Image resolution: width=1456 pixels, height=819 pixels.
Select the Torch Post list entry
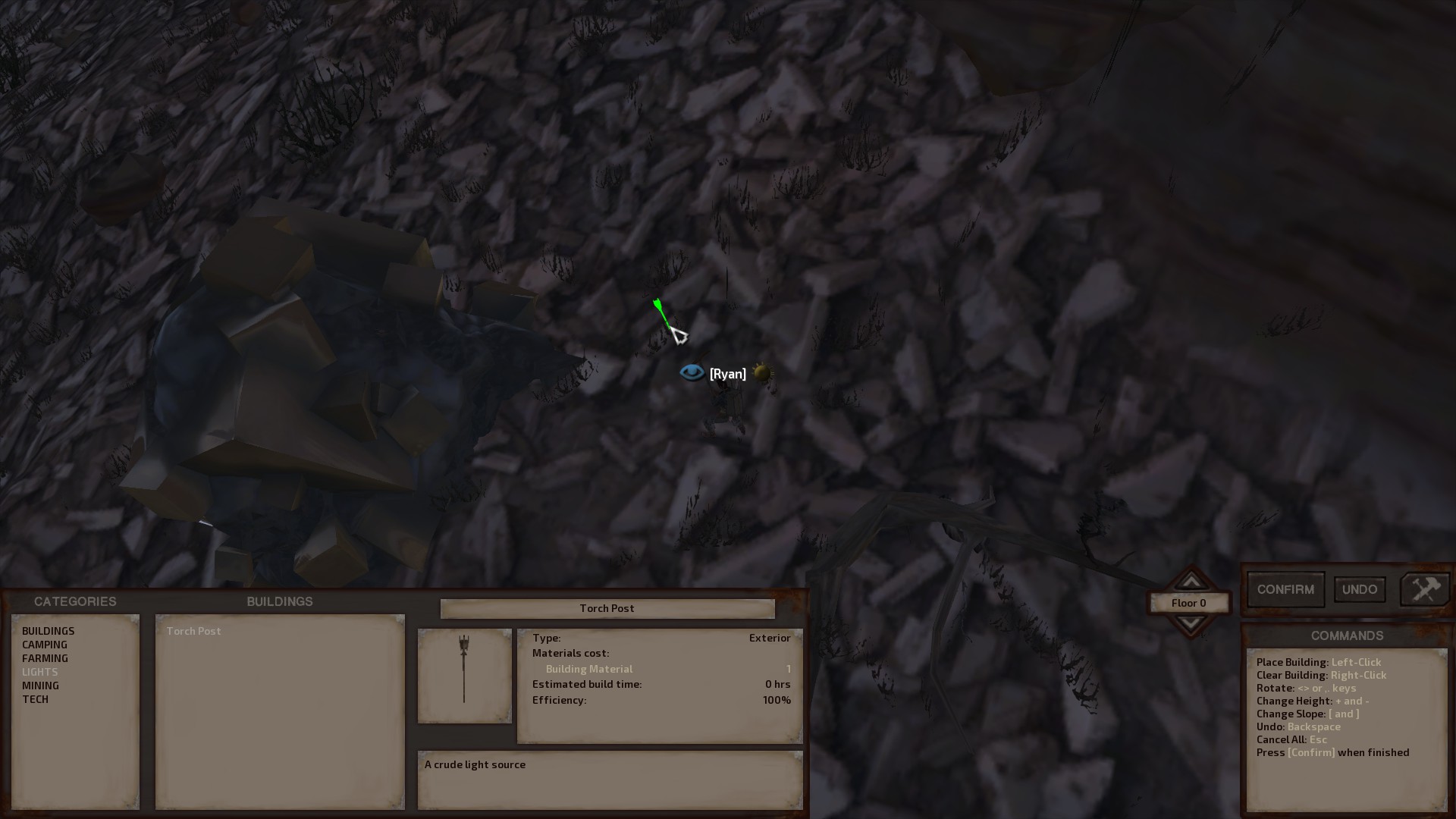pyautogui.click(x=193, y=630)
